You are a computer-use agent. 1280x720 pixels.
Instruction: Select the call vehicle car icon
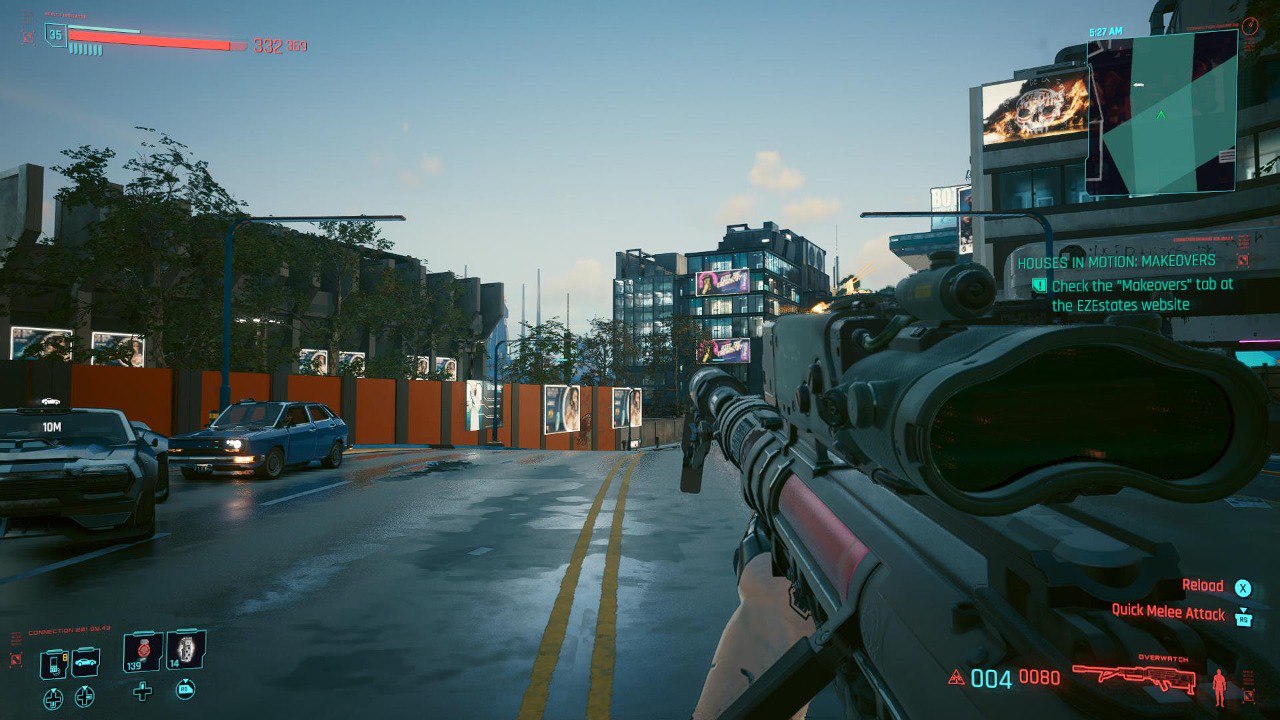pos(85,662)
